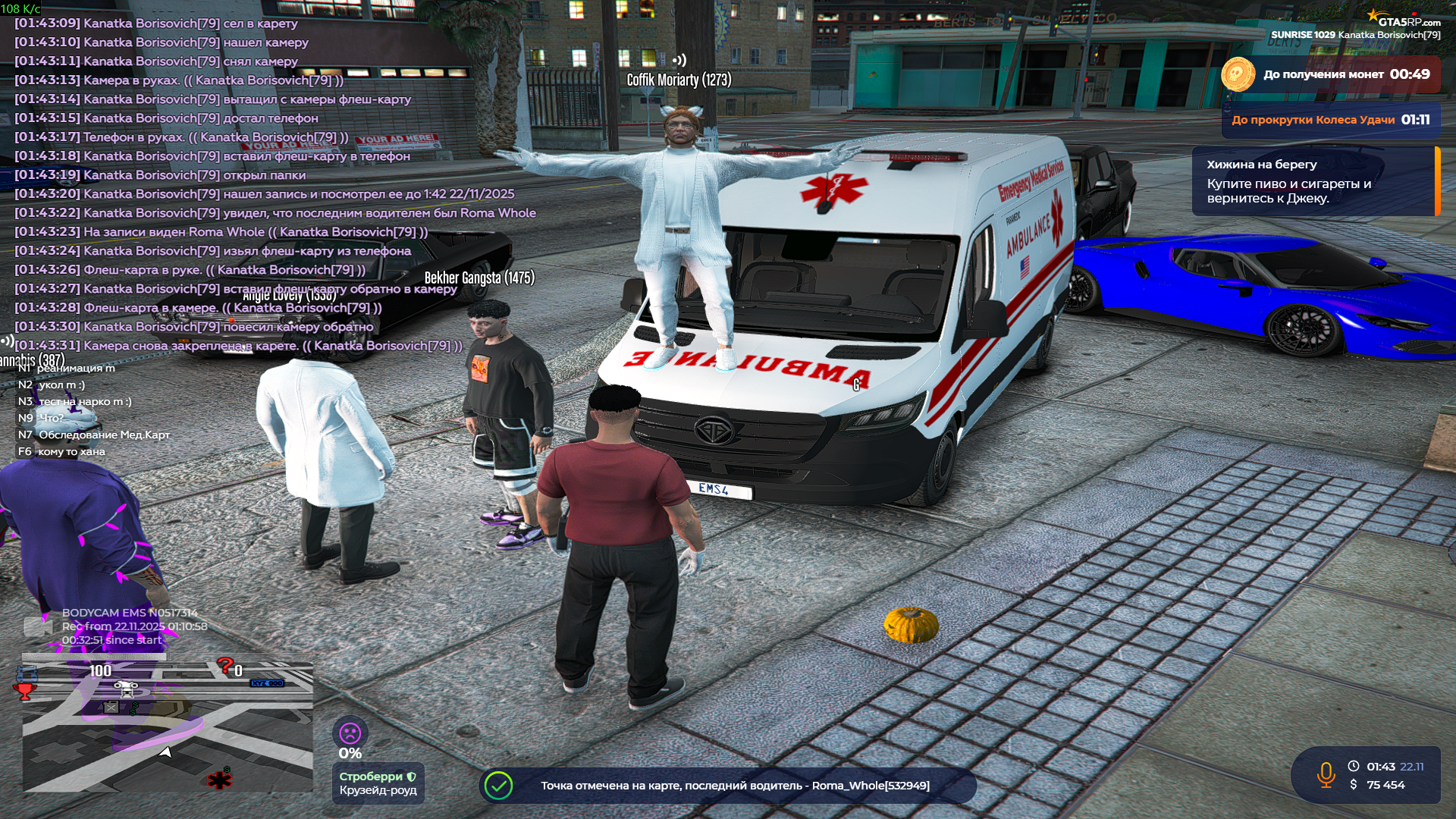Toggle the microphone icon
Viewport: 1456px width, 819px height.
pyautogui.click(x=1326, y=775)
